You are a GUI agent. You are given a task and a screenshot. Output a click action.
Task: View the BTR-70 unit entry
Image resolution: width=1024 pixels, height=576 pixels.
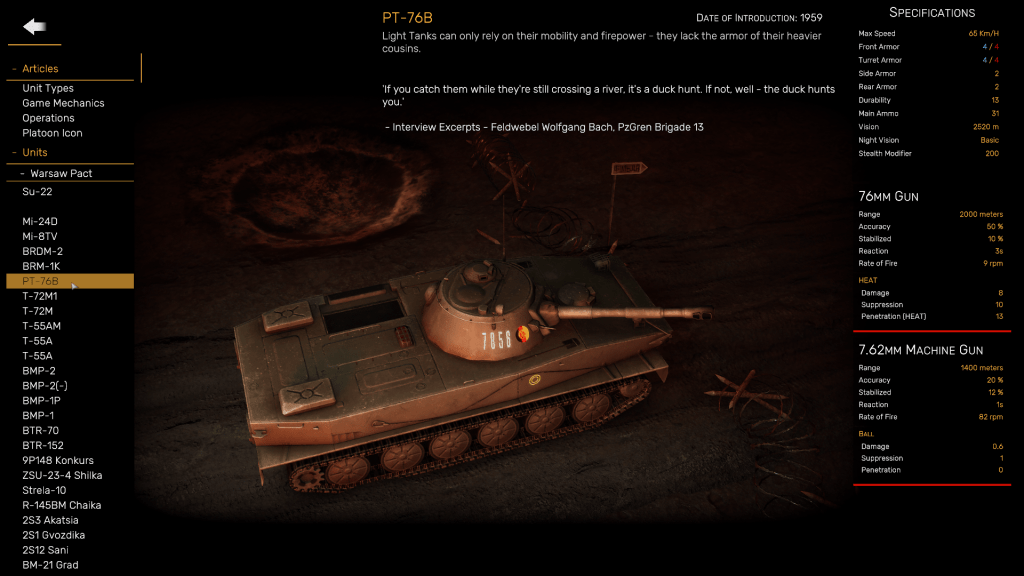click(40, 431)
